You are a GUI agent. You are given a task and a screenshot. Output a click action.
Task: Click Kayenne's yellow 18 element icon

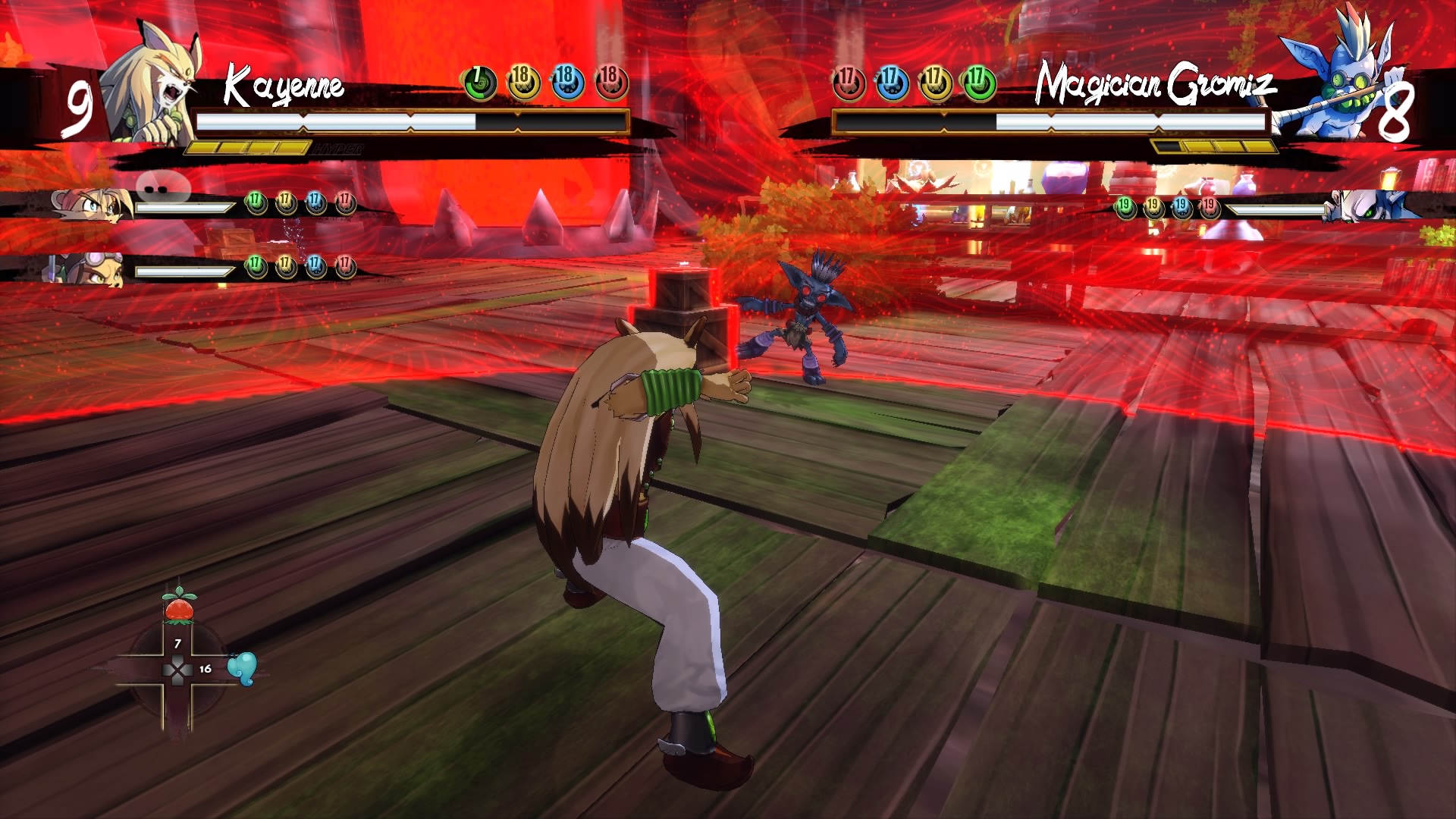pyautogui.click(x=522, y=83)
